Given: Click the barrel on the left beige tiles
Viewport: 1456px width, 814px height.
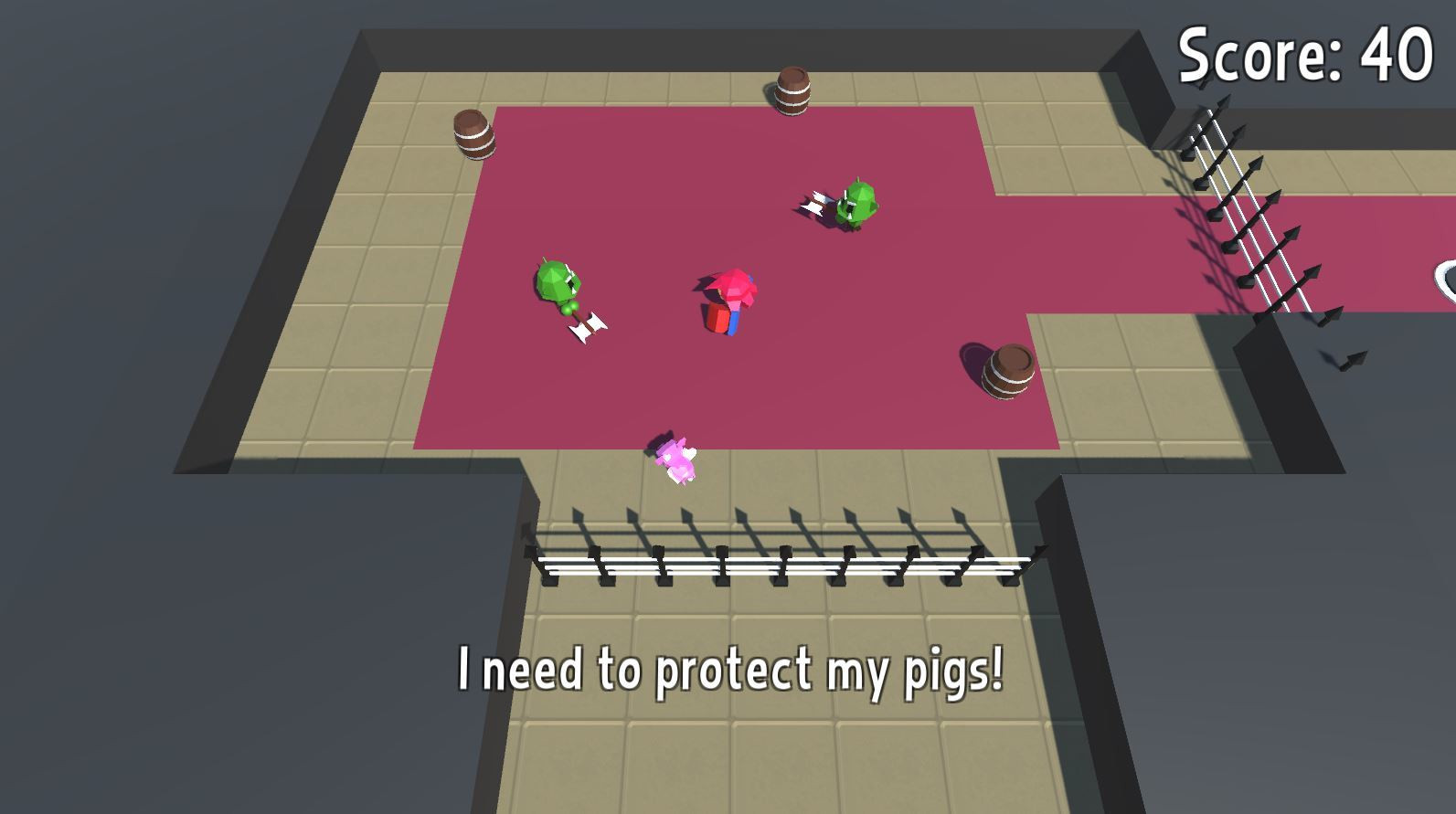Looking at the screenshot, I should point(472,137).
